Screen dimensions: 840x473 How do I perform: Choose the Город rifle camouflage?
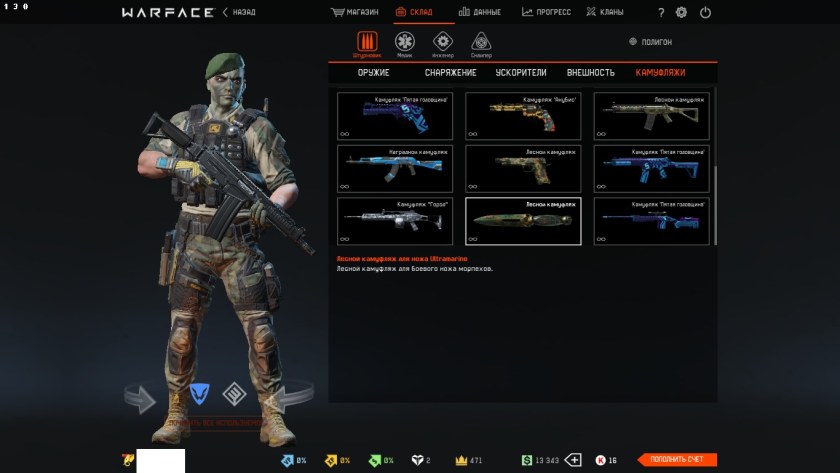(x=394, y=221)
